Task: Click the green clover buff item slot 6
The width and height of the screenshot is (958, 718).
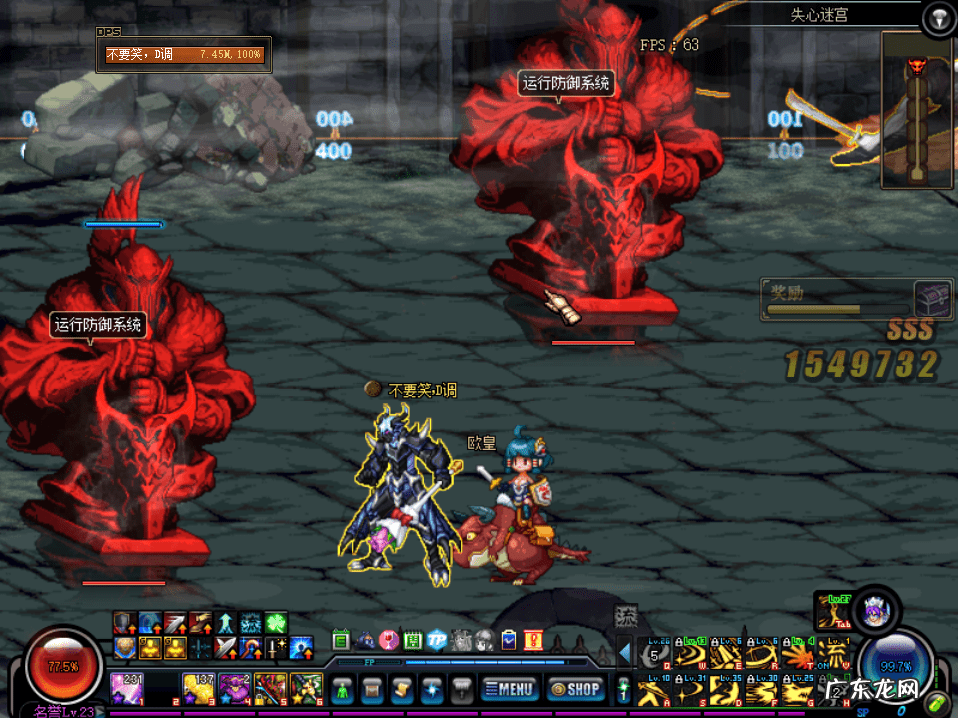Action: 306,687
